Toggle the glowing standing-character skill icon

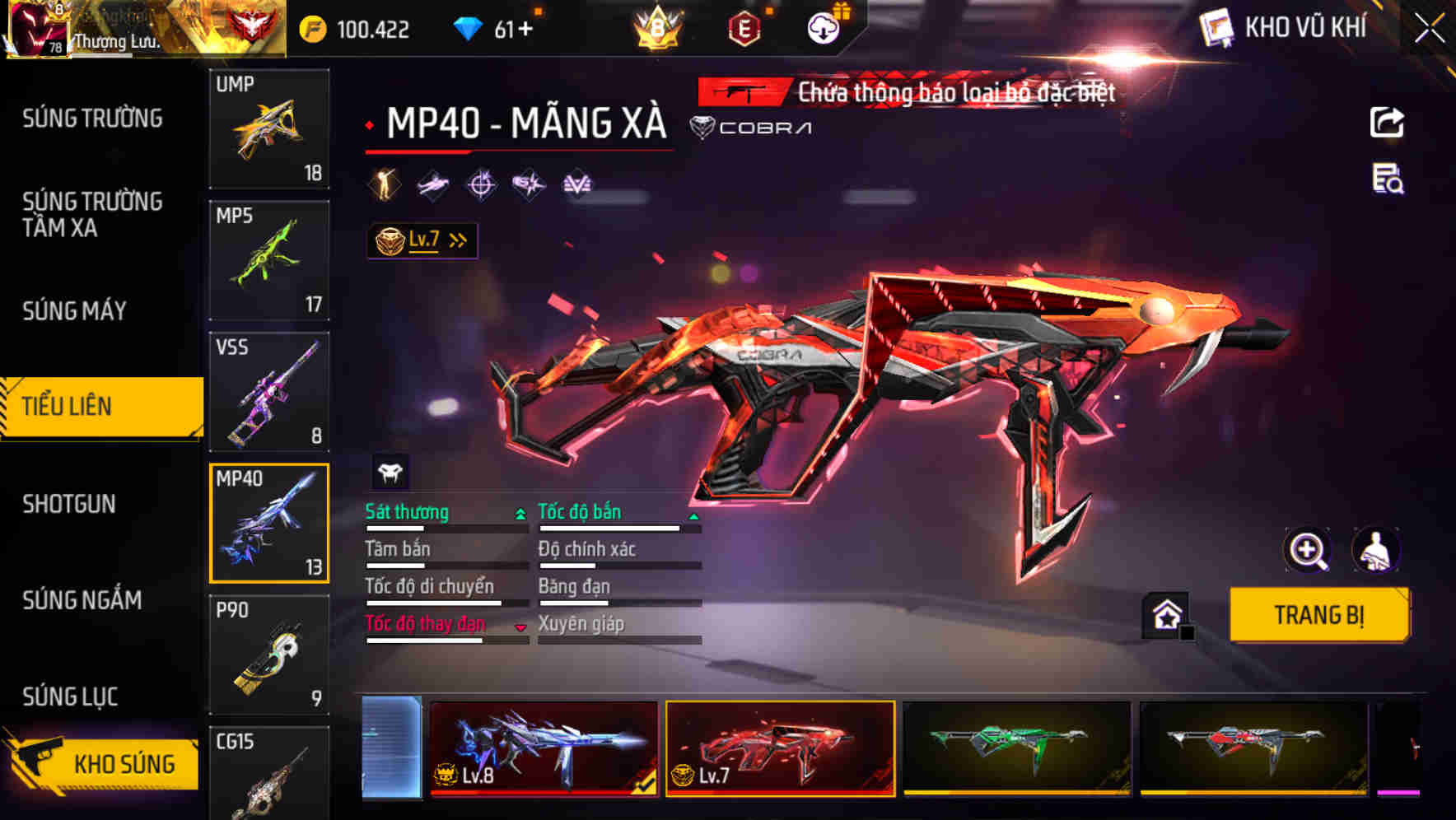(x=384, y=184)
